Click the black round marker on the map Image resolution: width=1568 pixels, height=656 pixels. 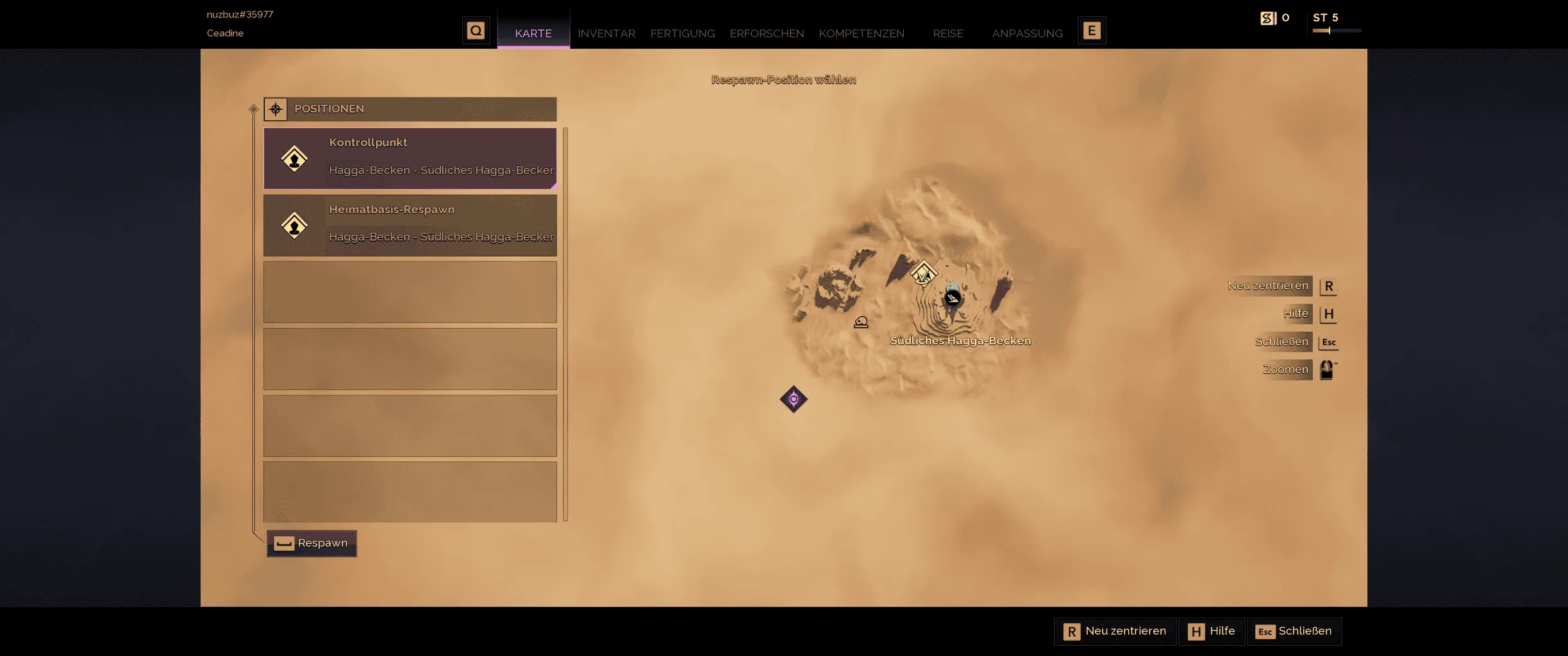(x=953, y=298)
